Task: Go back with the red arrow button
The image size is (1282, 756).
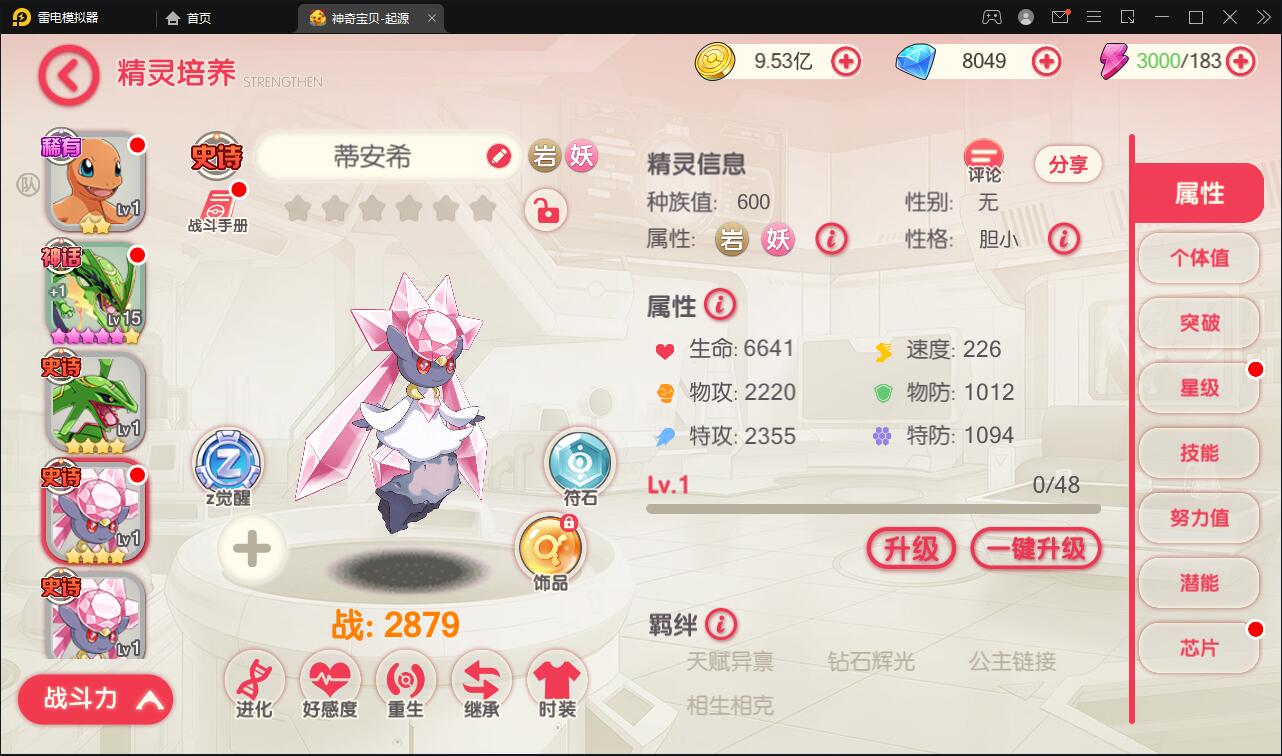Action: point(68,75)
